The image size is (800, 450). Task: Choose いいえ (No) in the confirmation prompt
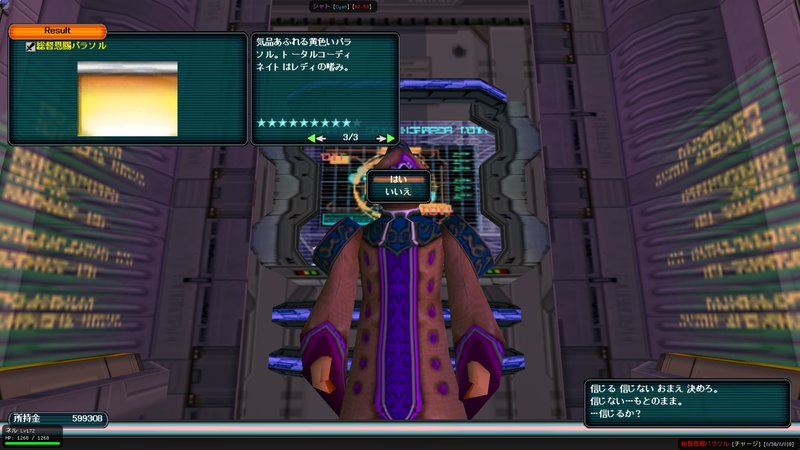tap(398, 190)
